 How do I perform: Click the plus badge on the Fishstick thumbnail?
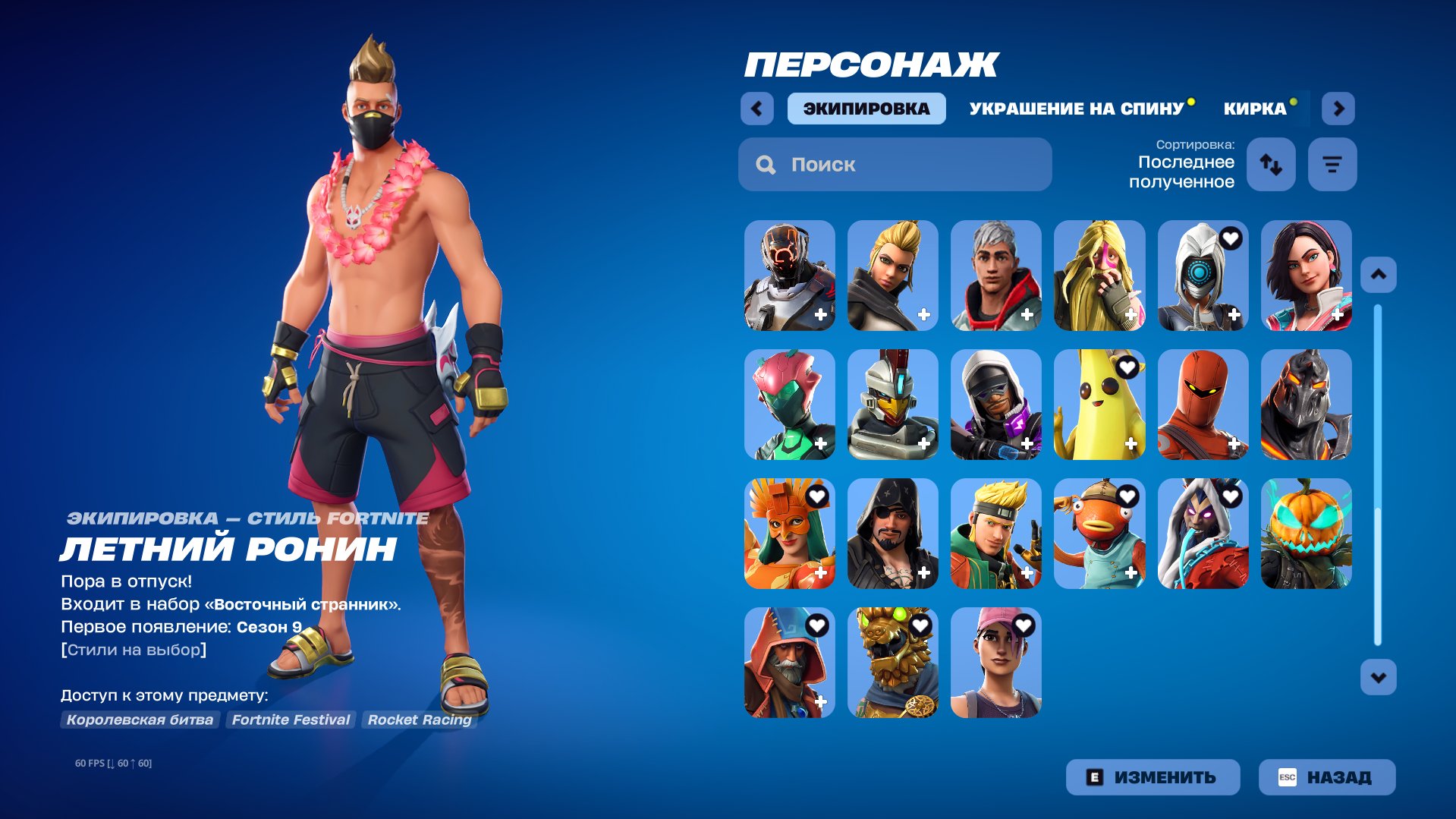click(x=1132, y=572)
